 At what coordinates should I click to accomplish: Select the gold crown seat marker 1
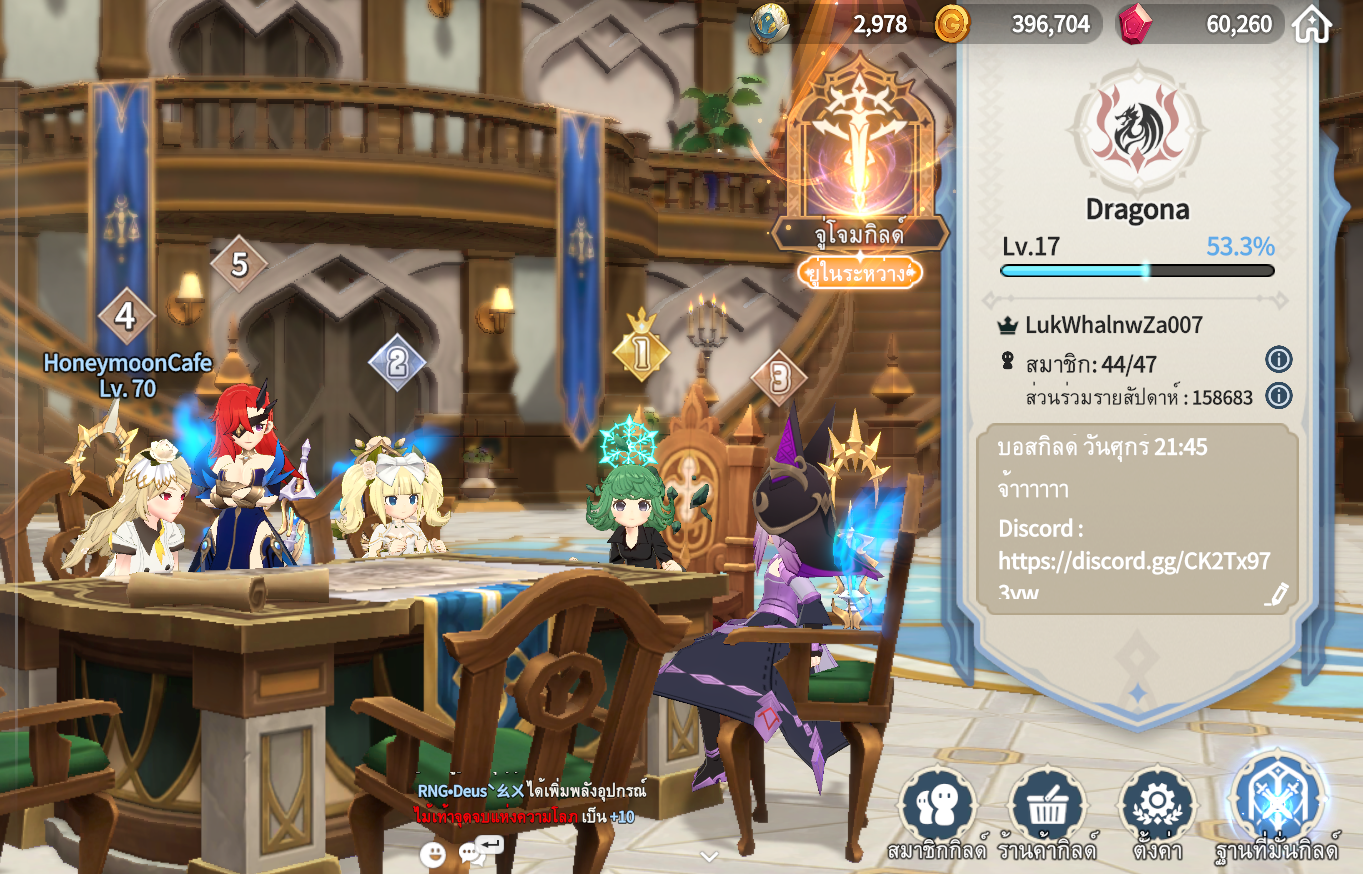click(640, 350)
